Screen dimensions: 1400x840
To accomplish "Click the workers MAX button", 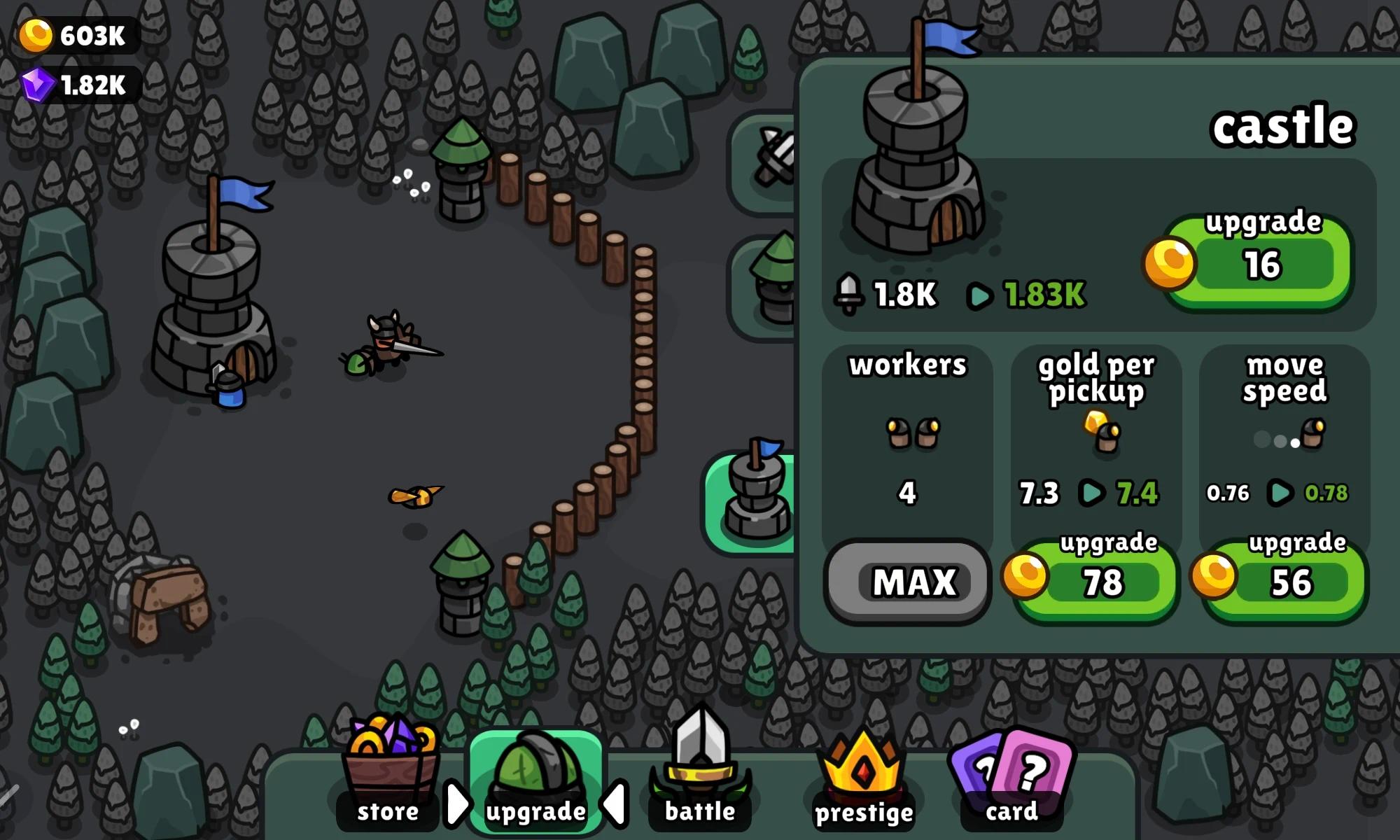I will (x=909, y=581).
